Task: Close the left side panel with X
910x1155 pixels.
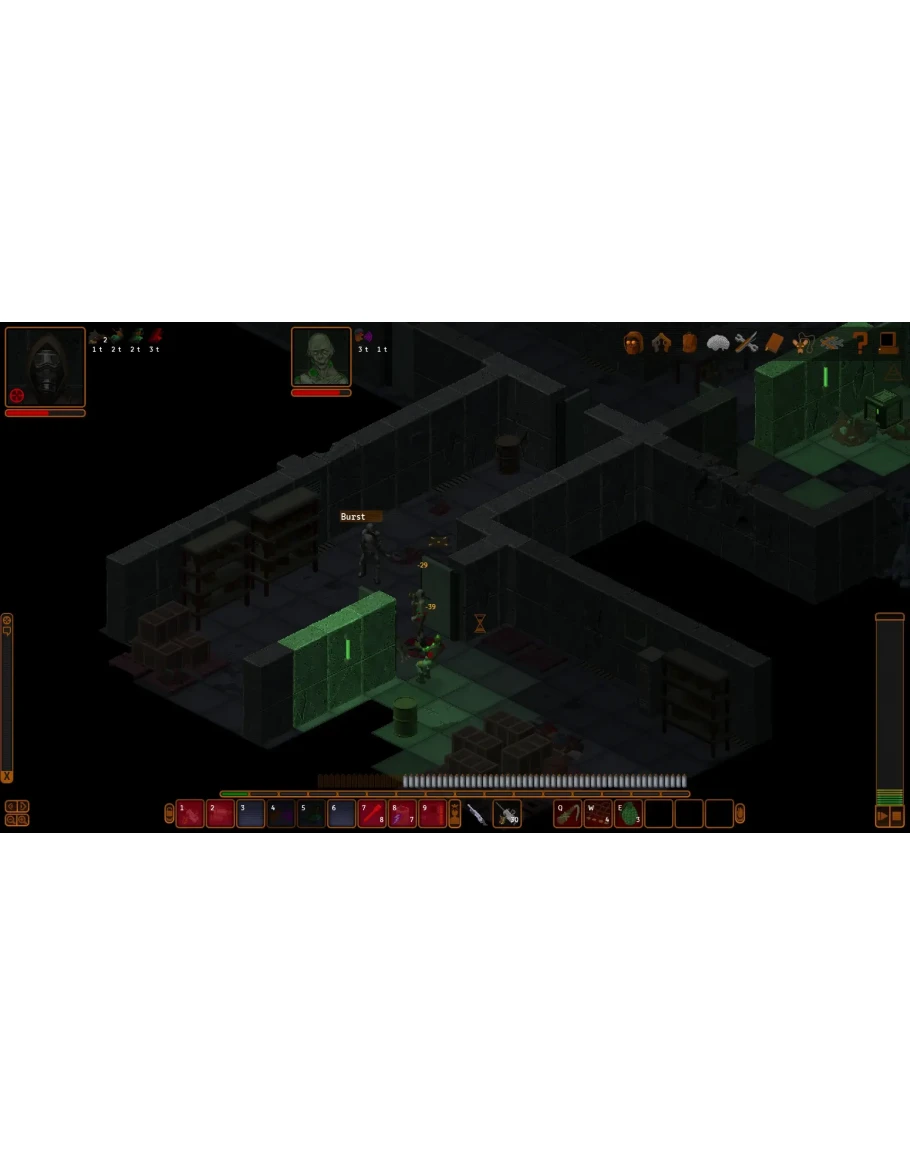Action: coord(7,776)
